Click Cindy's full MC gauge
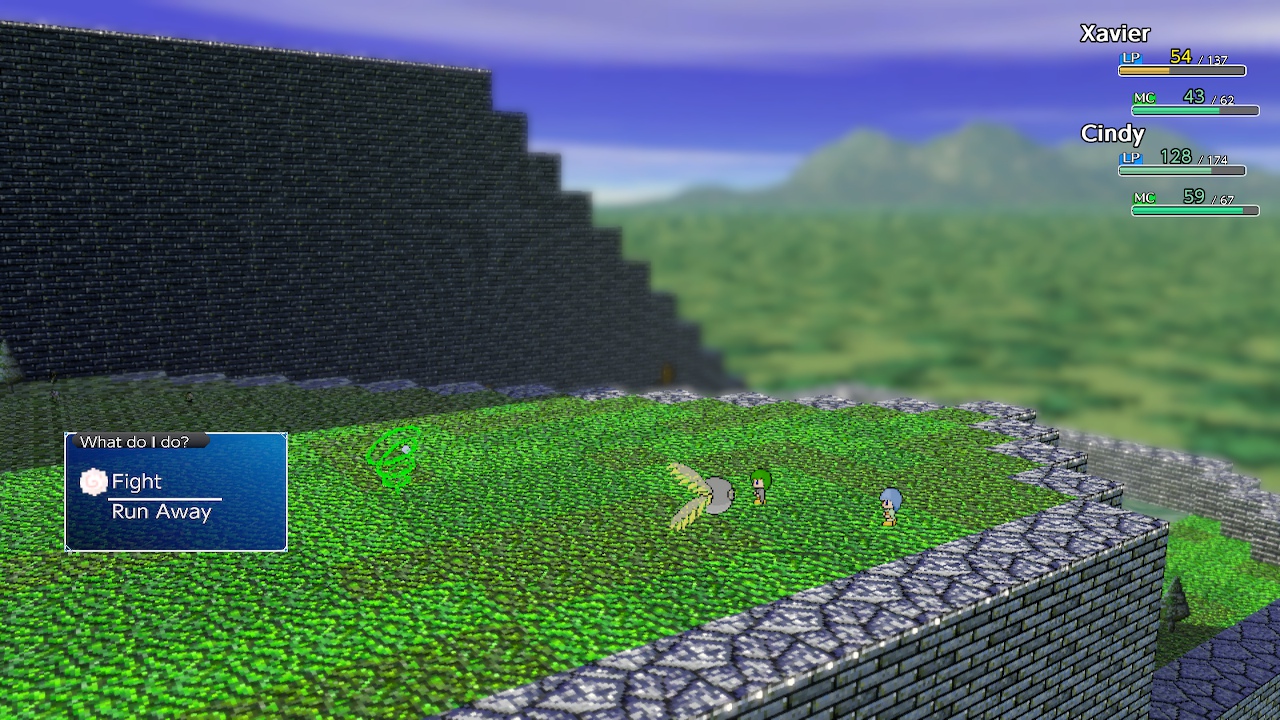This screenshot has height=720, width=1280. tap(1195, 211)
